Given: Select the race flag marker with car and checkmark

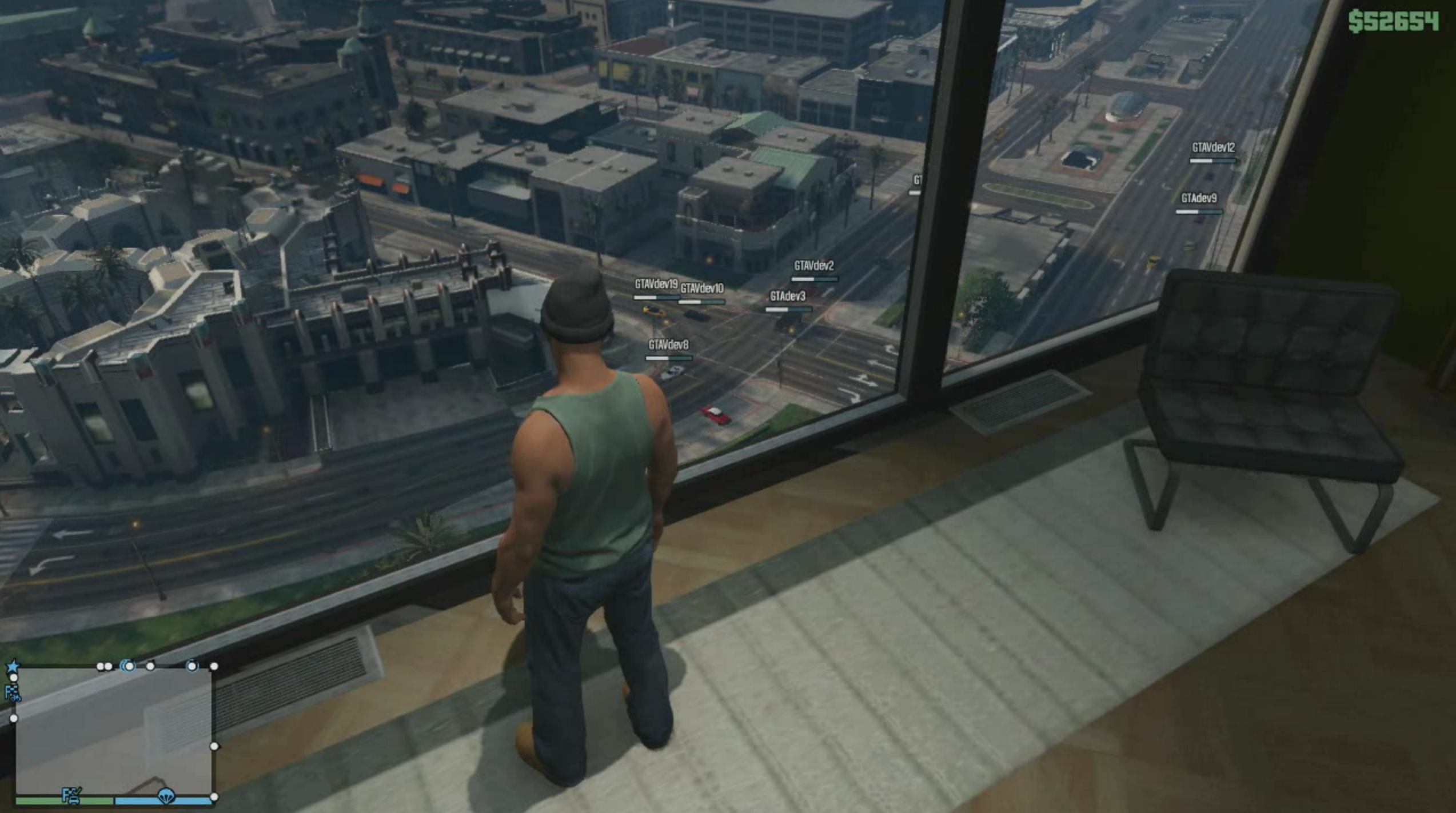Looking at the screenshot, I should tap(71, 795).
